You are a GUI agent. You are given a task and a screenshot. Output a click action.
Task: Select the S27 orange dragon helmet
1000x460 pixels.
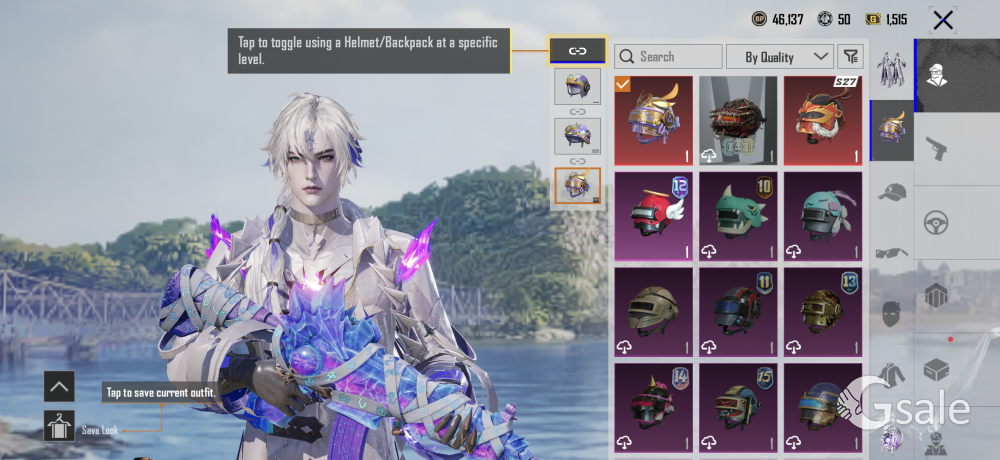(x=823, y=120)
